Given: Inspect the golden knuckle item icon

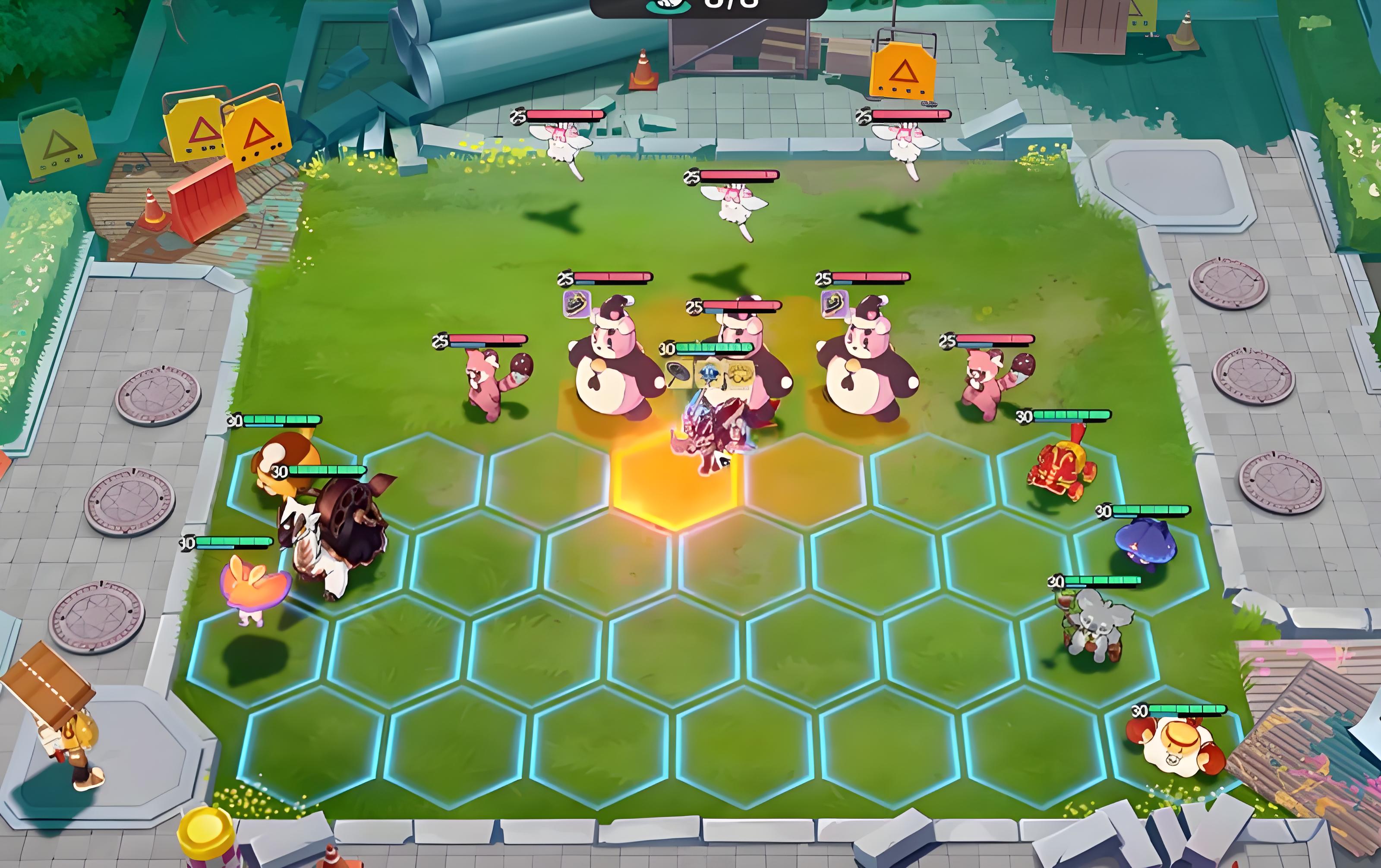Looking at the screenshot, I should pos(739,374).
